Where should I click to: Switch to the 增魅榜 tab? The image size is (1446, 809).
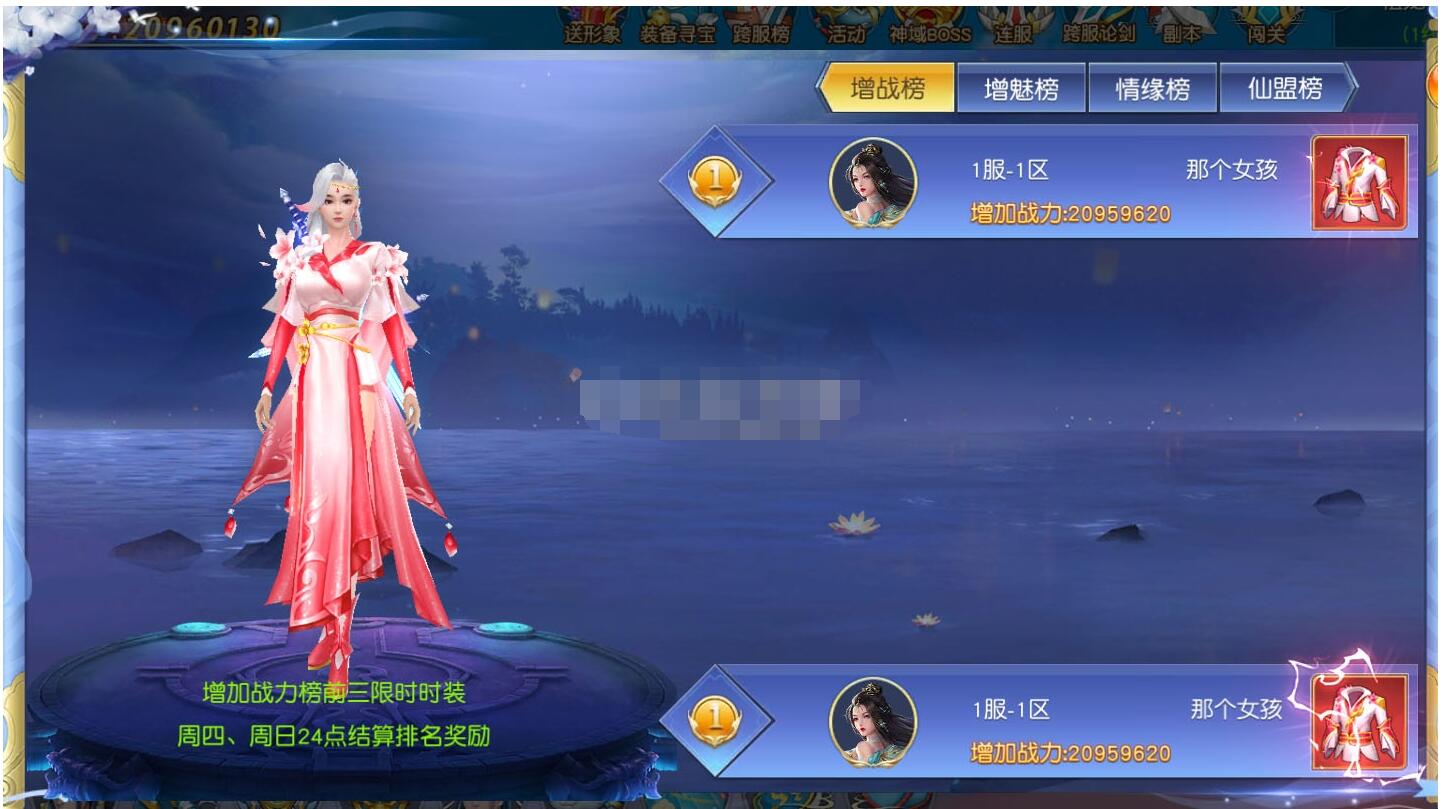(1022, 88)
